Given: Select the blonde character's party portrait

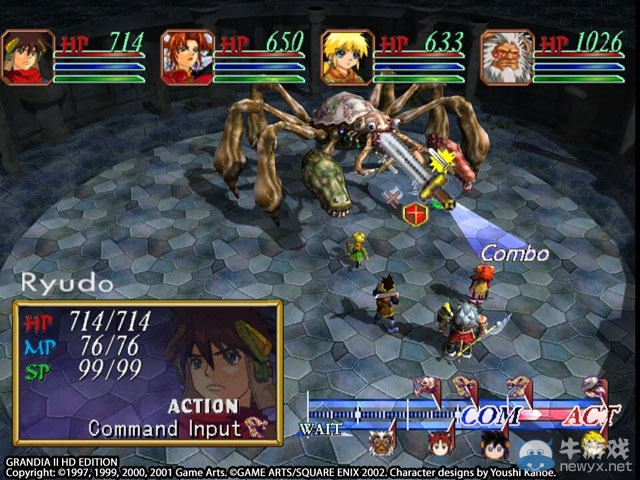Looking at the screenshot, I should click(347, 57).
